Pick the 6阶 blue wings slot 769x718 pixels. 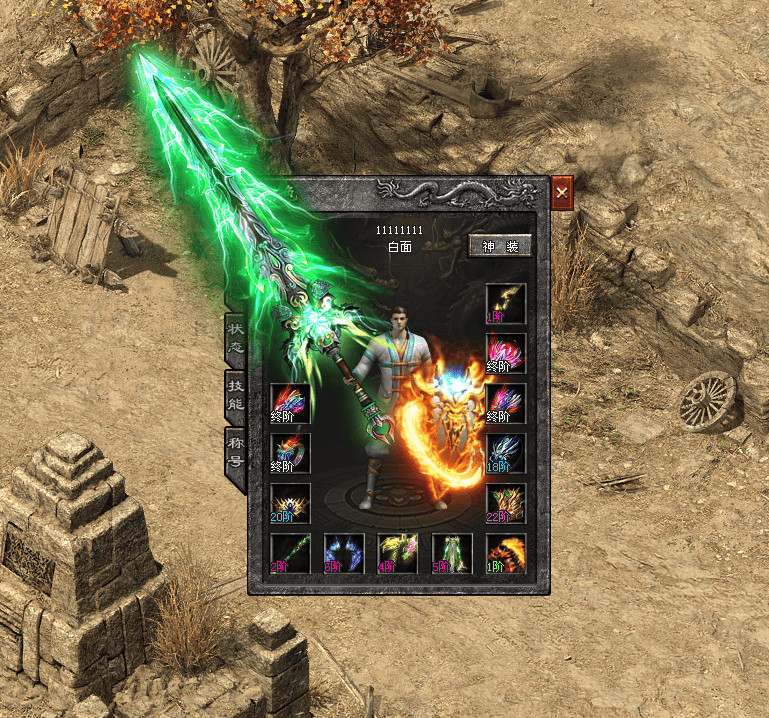344,553
